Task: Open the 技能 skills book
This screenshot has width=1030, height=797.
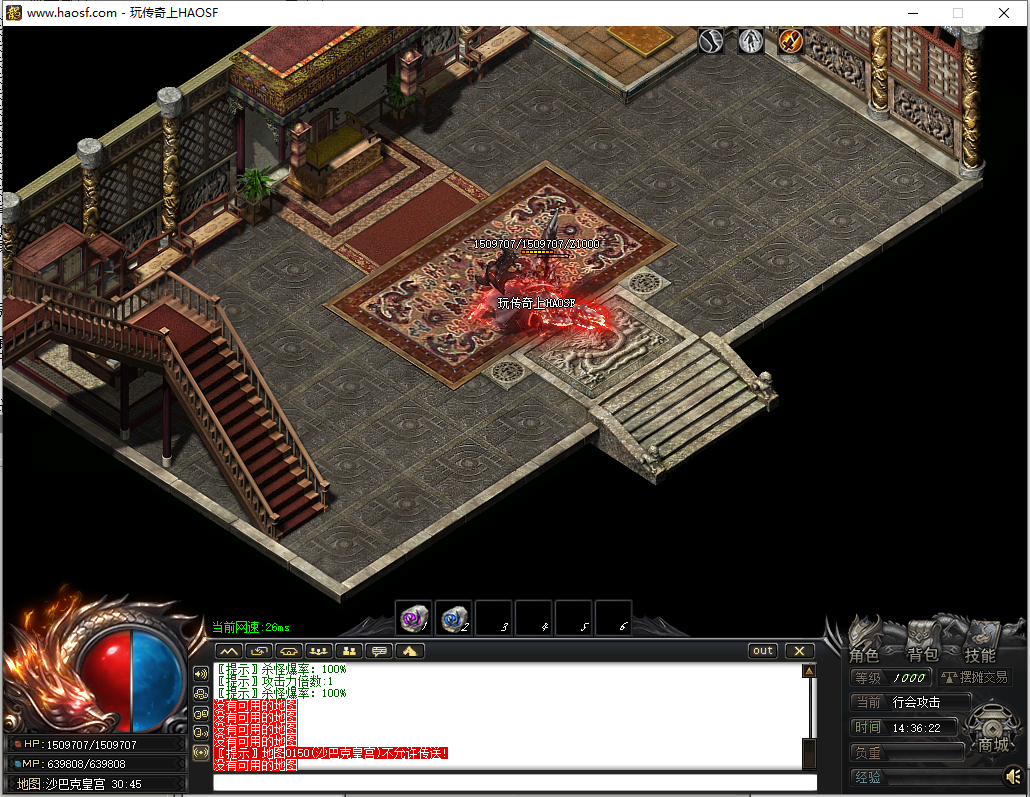Action: (x=980, y=654)
